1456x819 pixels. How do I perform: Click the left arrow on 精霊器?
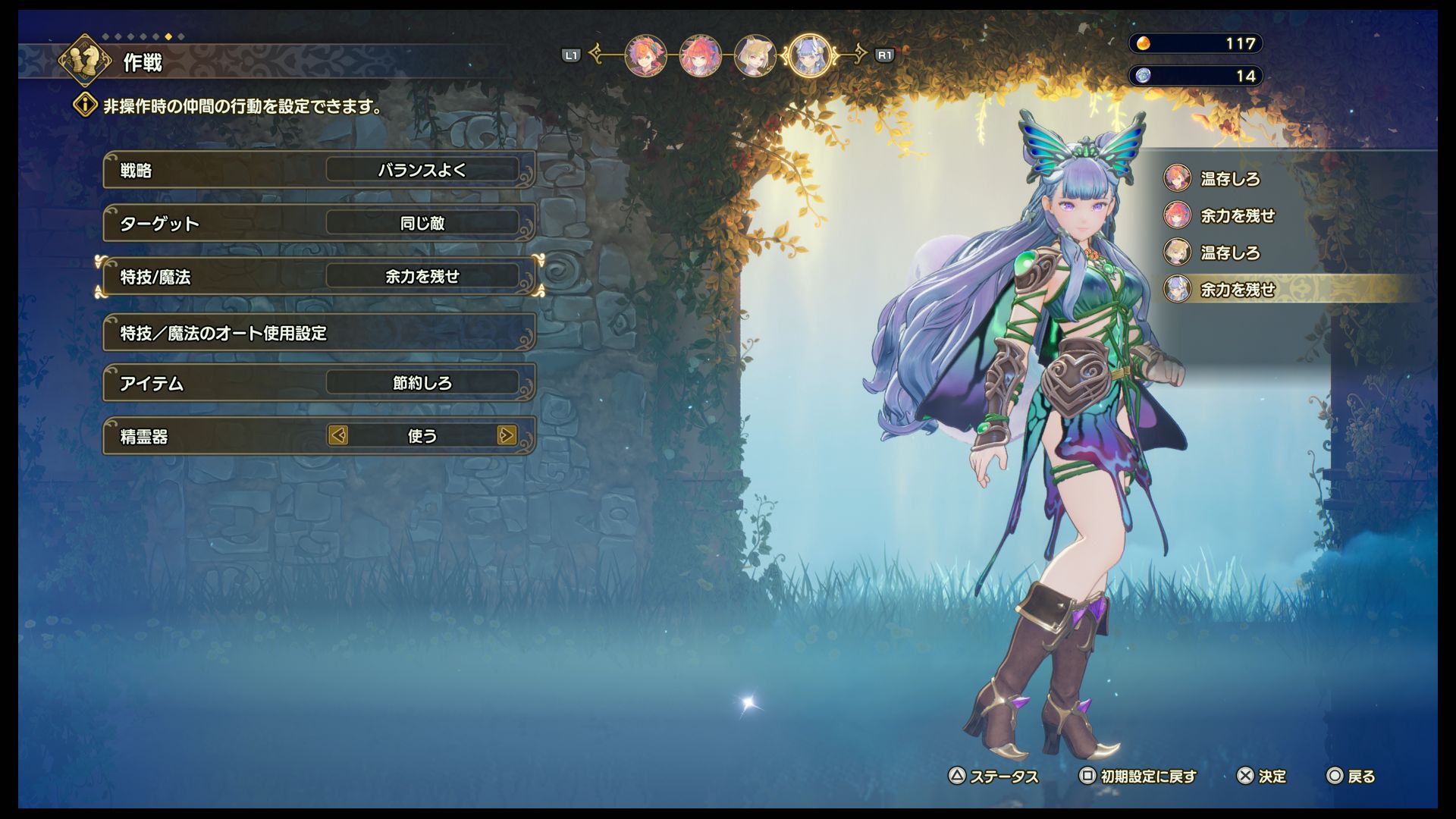[338, 435]
